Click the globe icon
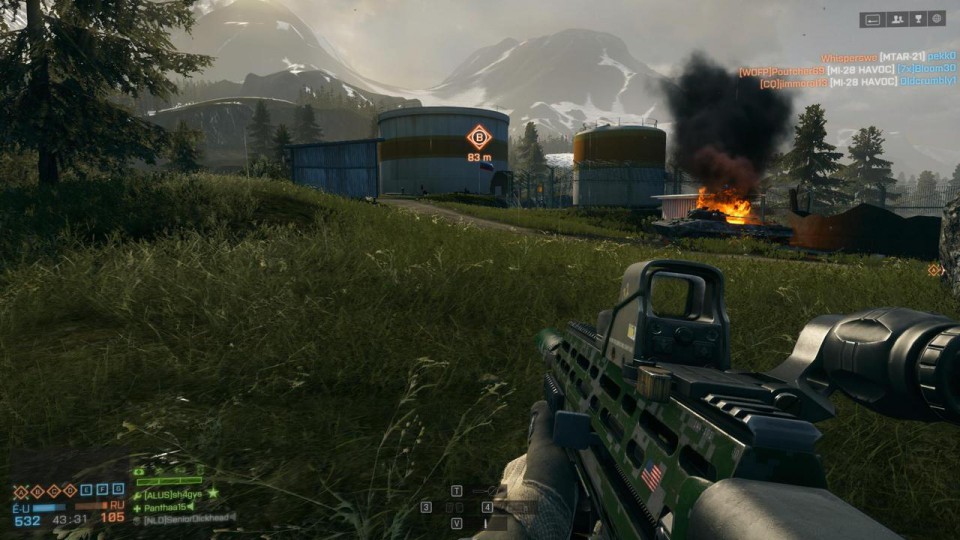This screenshot has height=540, width=960. [x=936, y=18]
